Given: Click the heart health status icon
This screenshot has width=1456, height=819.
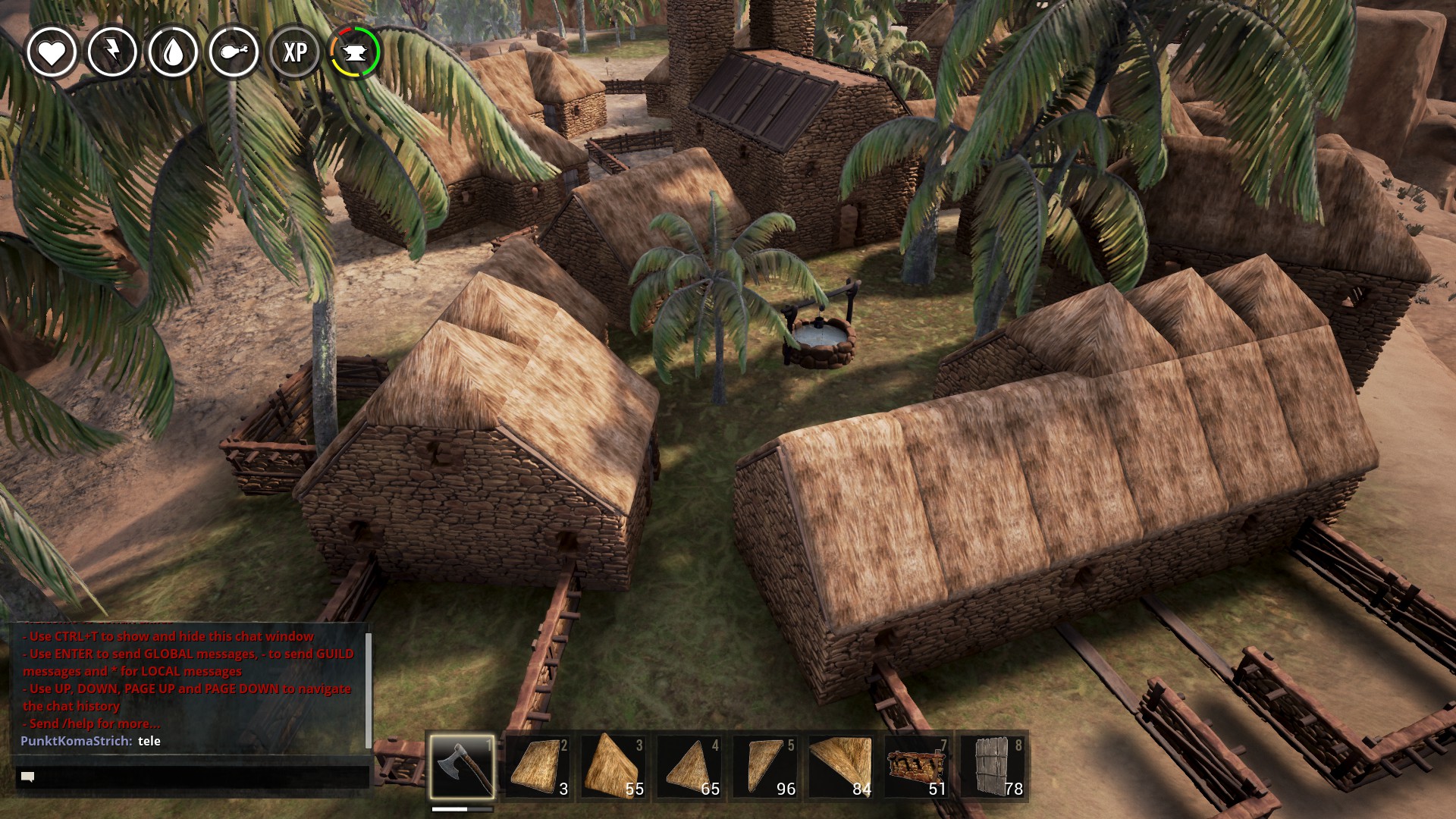Looking at the screenshot, I should [x=52, y=52].
